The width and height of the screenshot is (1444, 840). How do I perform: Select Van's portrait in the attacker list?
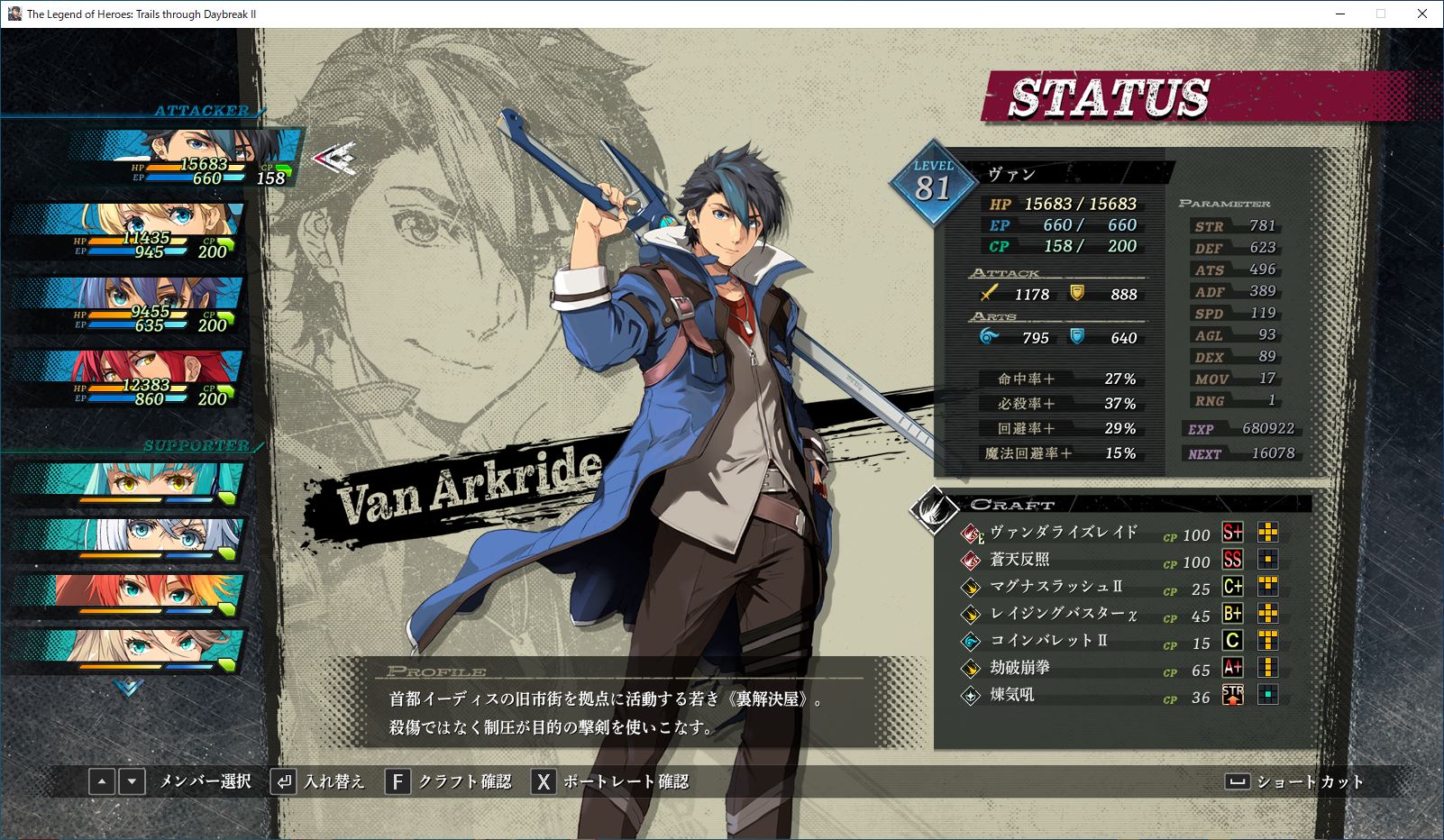pos(185,158)
